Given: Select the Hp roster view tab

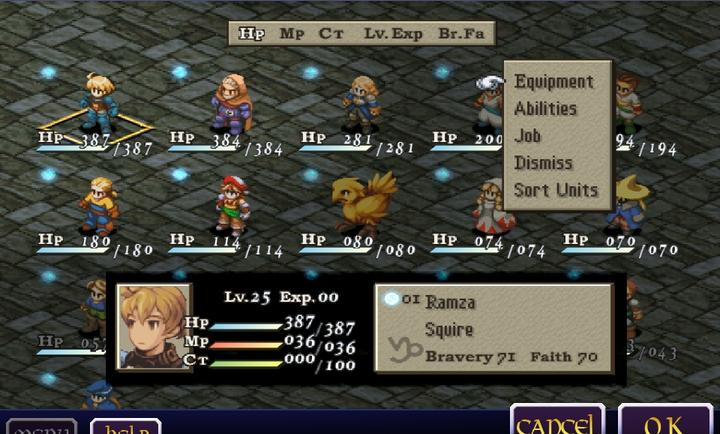Looking at the screenshot, I should [251, 33].
